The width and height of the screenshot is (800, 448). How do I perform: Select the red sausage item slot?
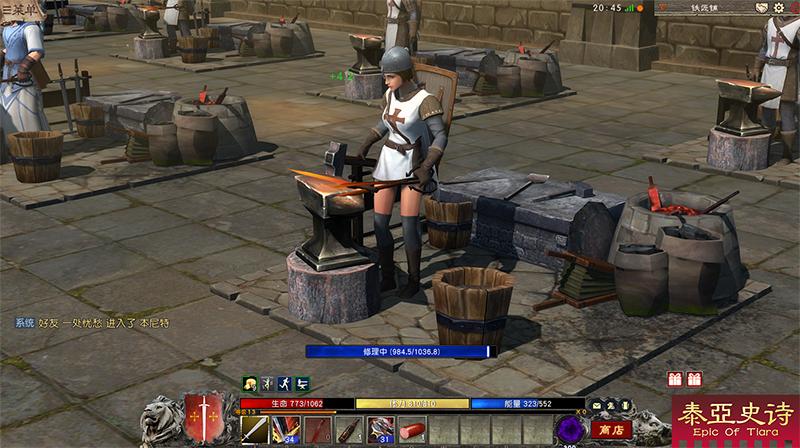[412, 430]
